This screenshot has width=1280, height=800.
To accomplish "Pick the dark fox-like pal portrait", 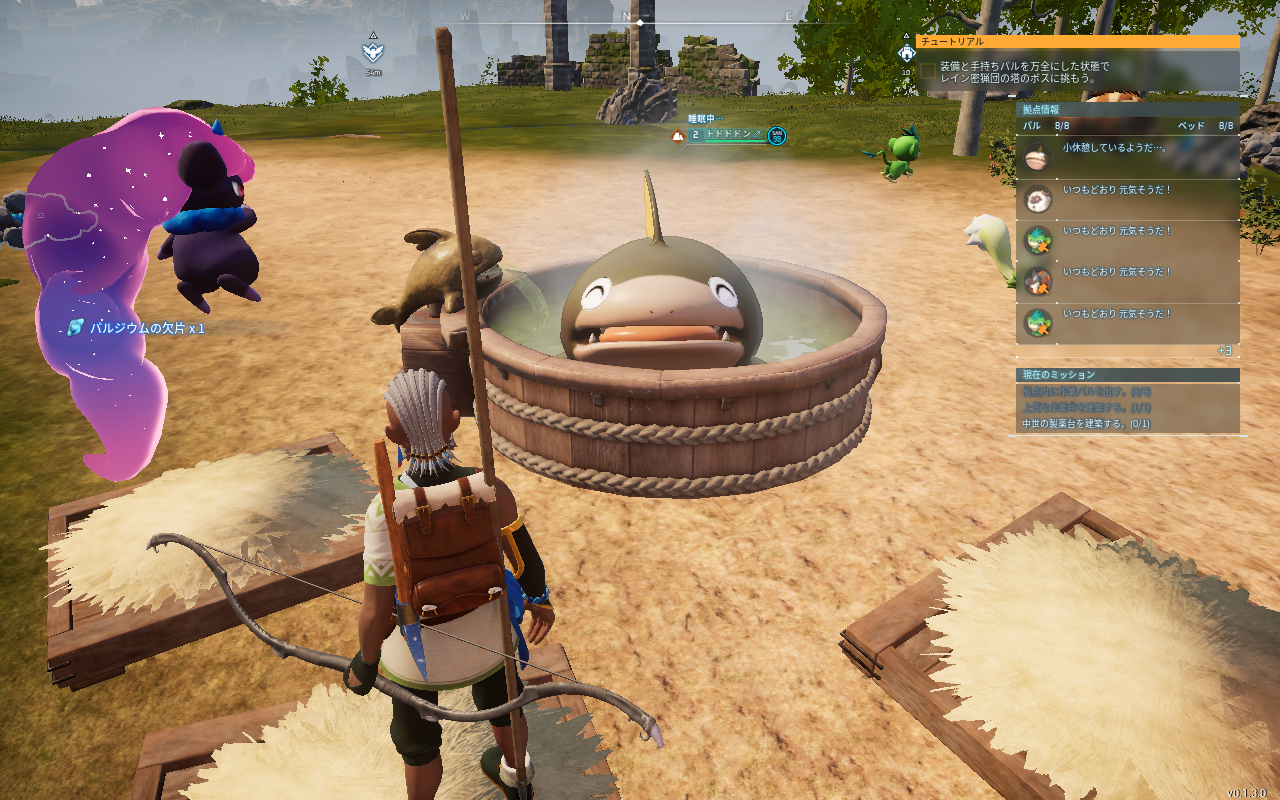I will click(x=1038, y=282).
